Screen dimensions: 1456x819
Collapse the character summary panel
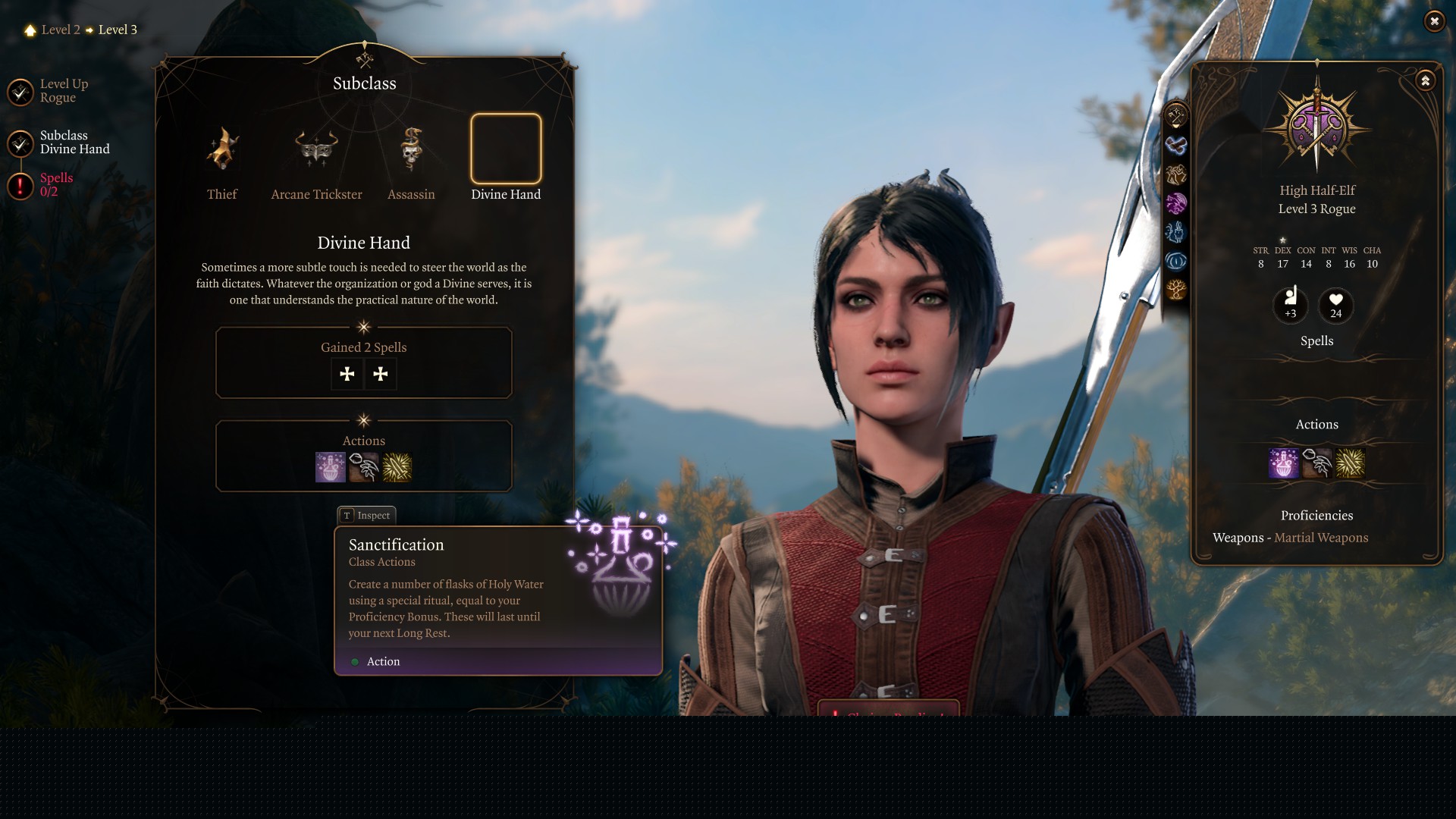1425,80
